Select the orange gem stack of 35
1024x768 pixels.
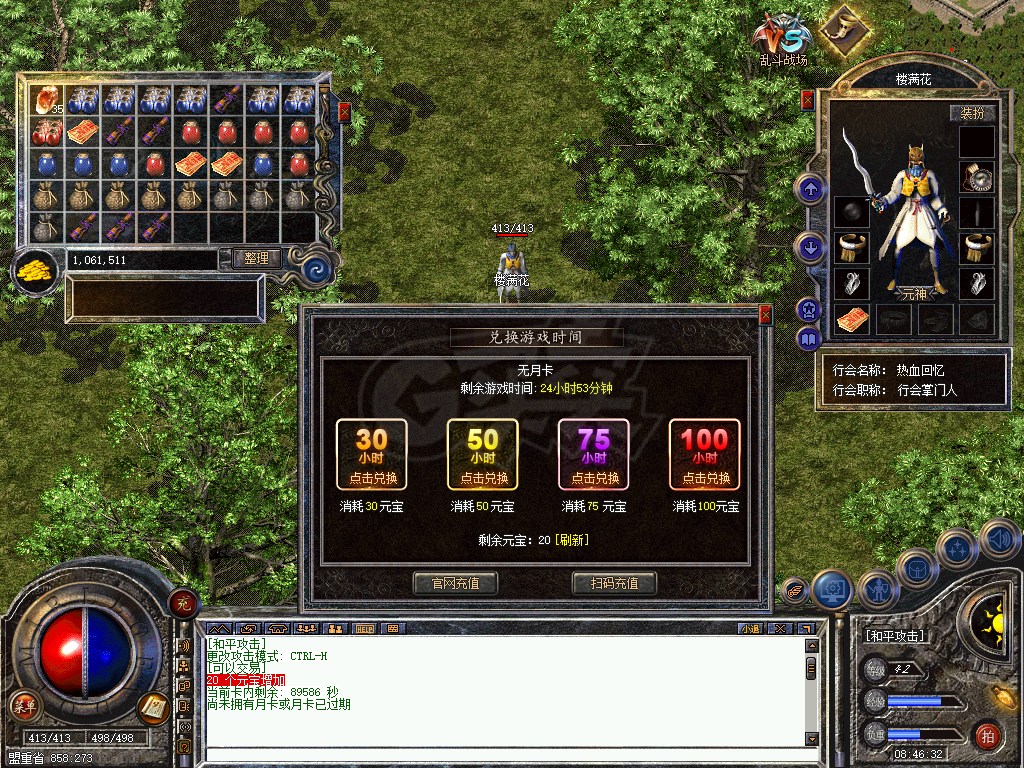pyautogui.click(x=46, y=99)
